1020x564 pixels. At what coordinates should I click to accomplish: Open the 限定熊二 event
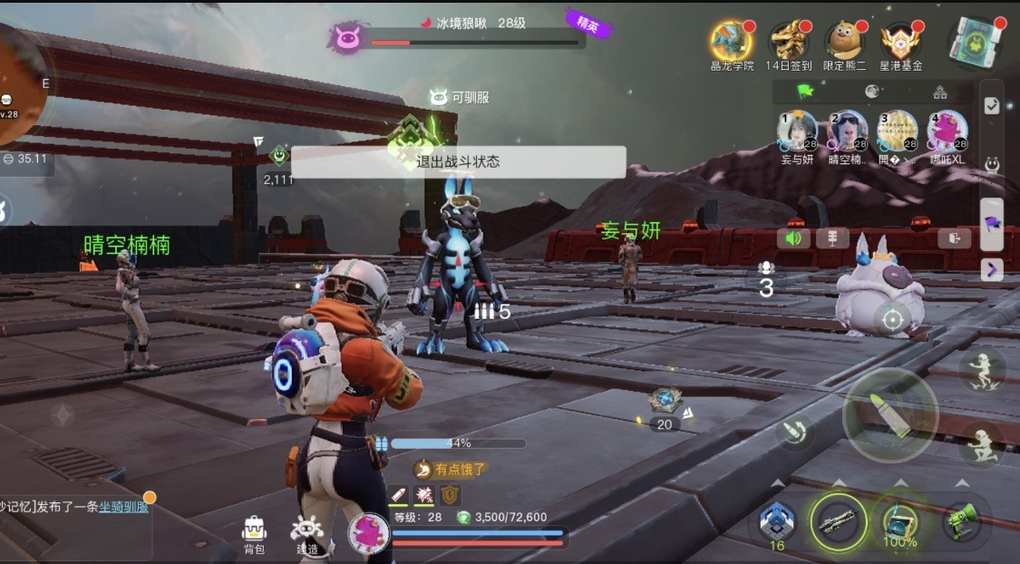point(845,42)
